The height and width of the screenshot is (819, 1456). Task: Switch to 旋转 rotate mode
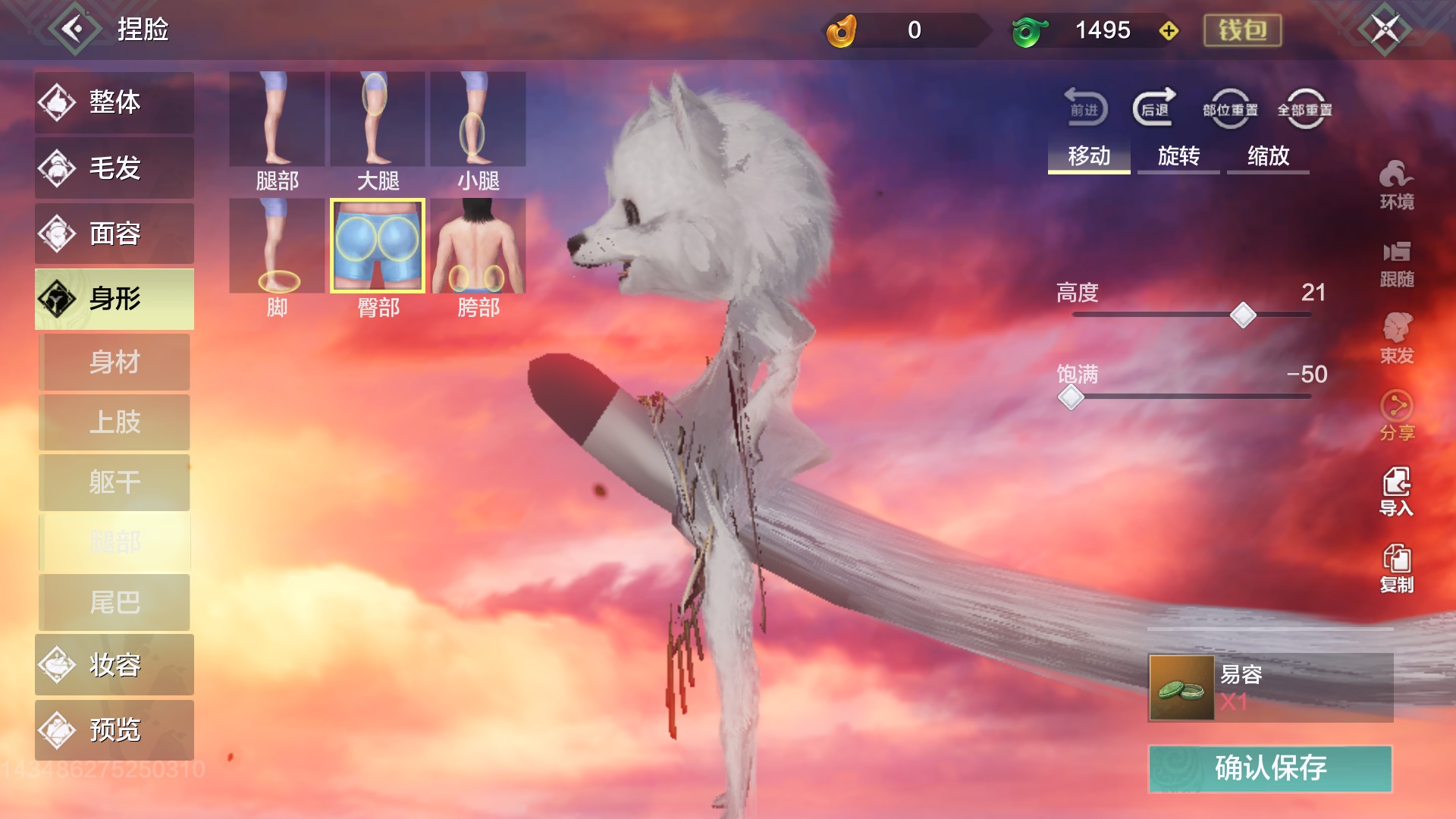pos(1178,156)
